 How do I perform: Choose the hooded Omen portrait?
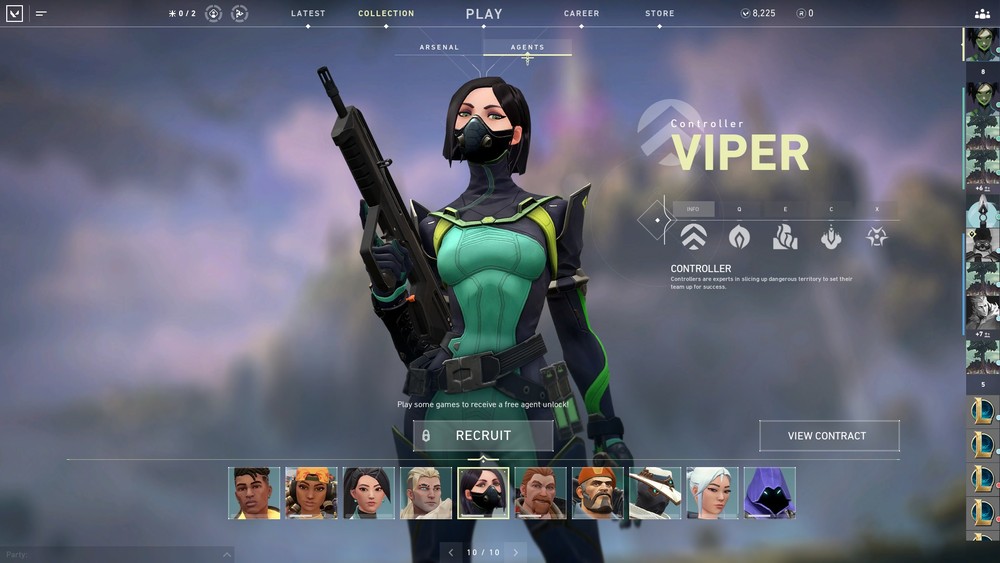coord(769,493)
